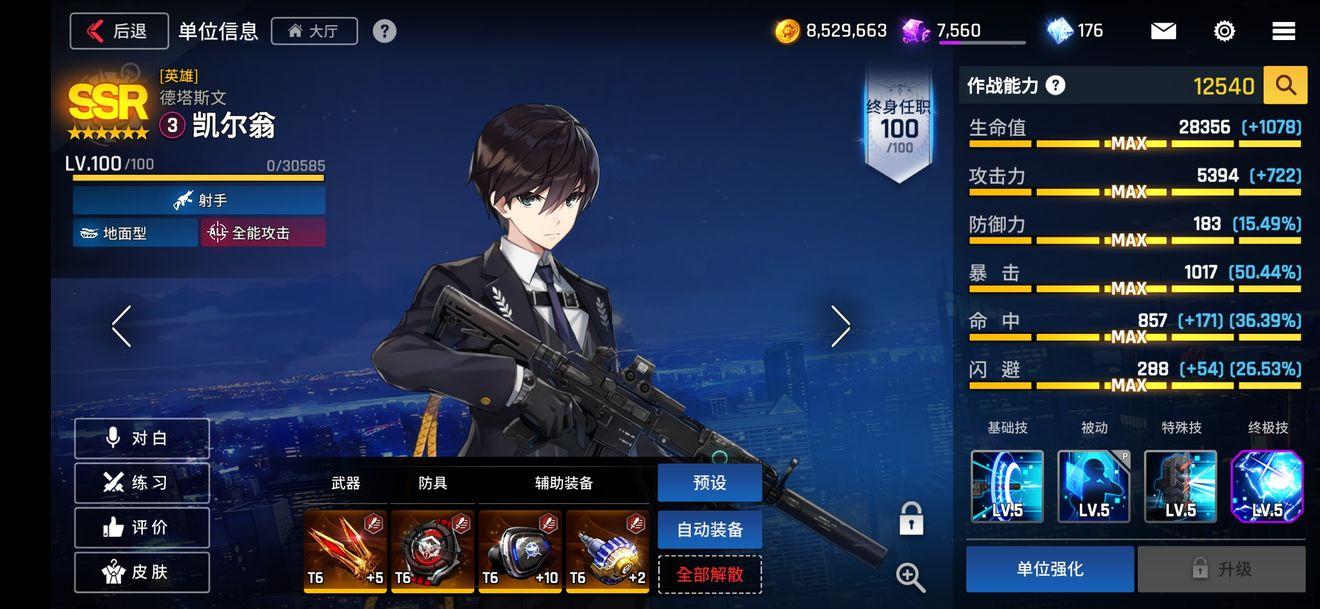The width and height of the screenshot is (1320, 609).
Task: Unequip everything with 全部解散
Action: [709, 574]
